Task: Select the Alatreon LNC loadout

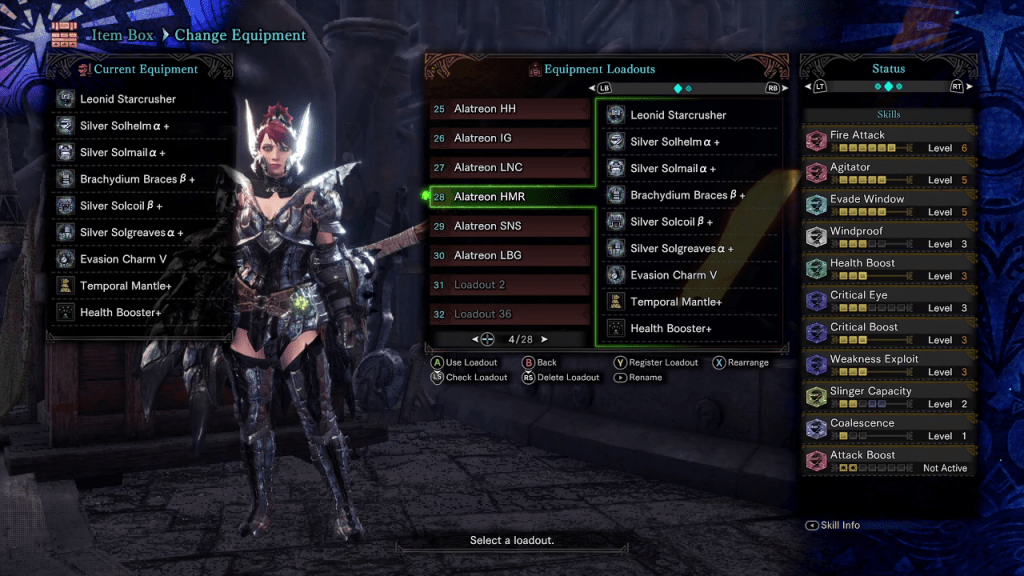Action: [x=510, y=167]
